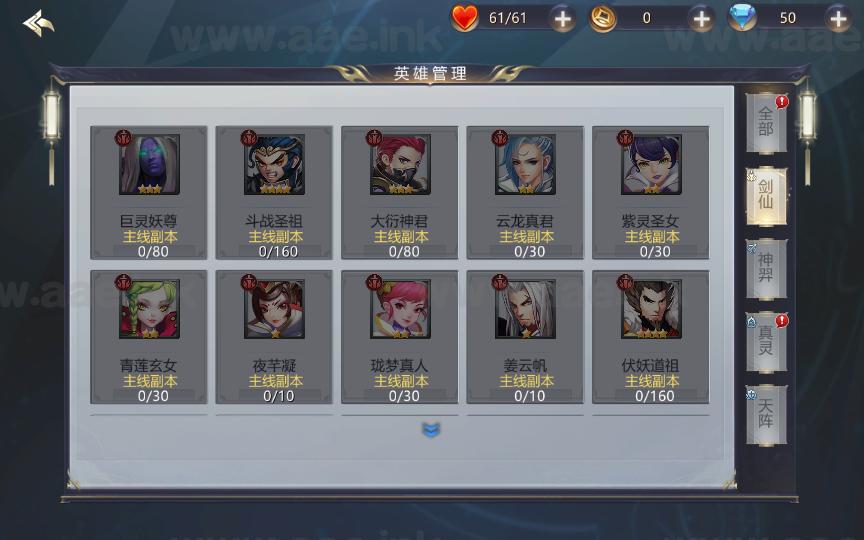The width and height of the screenshot is (864, 540).
Task: Choose hero 珑梦真人
Action: point(400,337)
